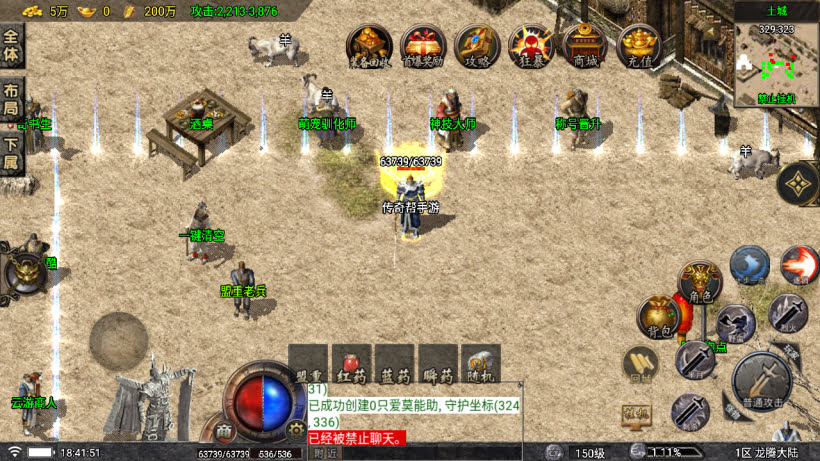Select the 下属 subordinates button
This screenshot has width=820, height=461.
pos(11,152)
